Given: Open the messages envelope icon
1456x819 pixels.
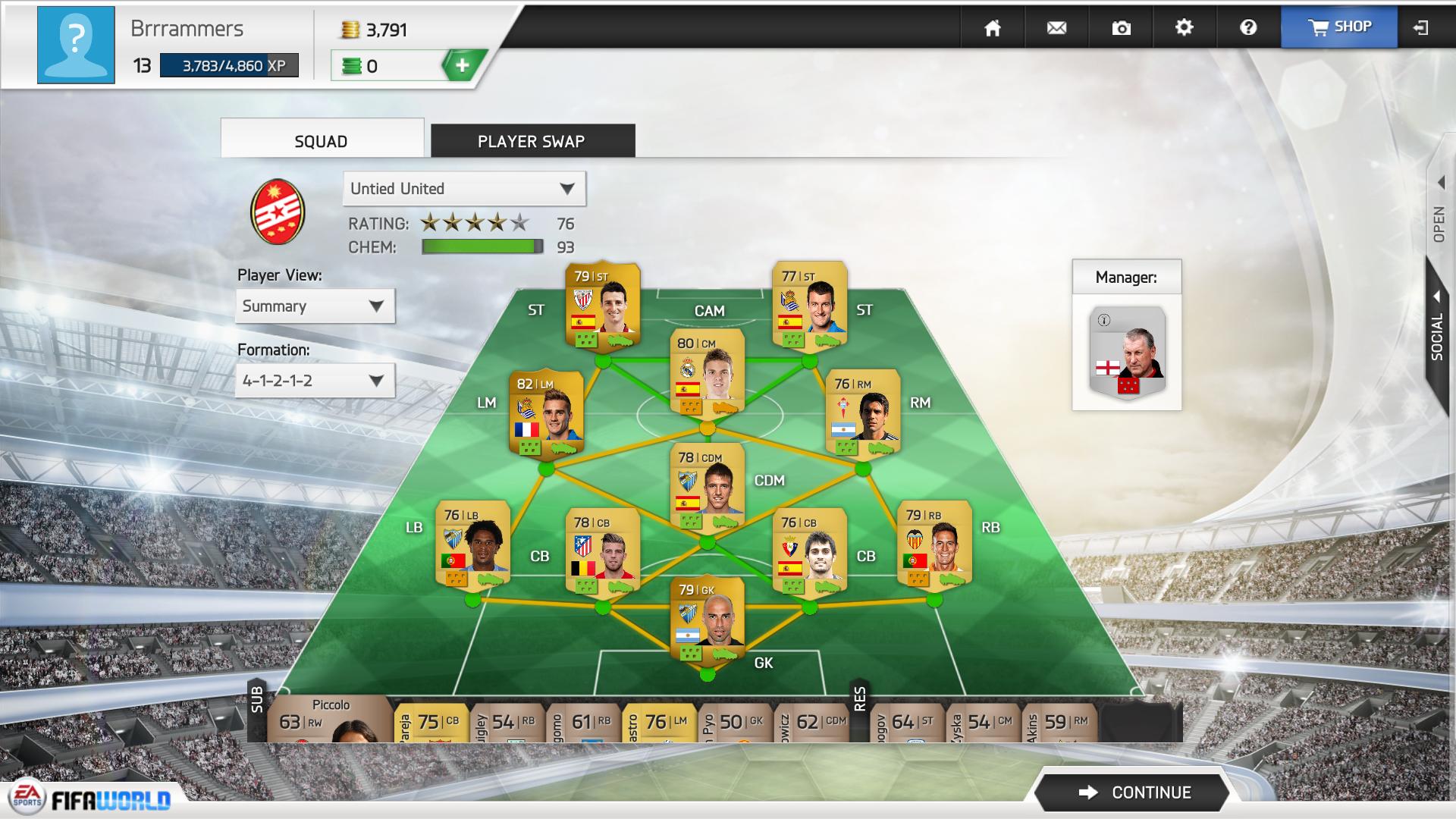Looking at the screenshot, I should (1056, 27).
